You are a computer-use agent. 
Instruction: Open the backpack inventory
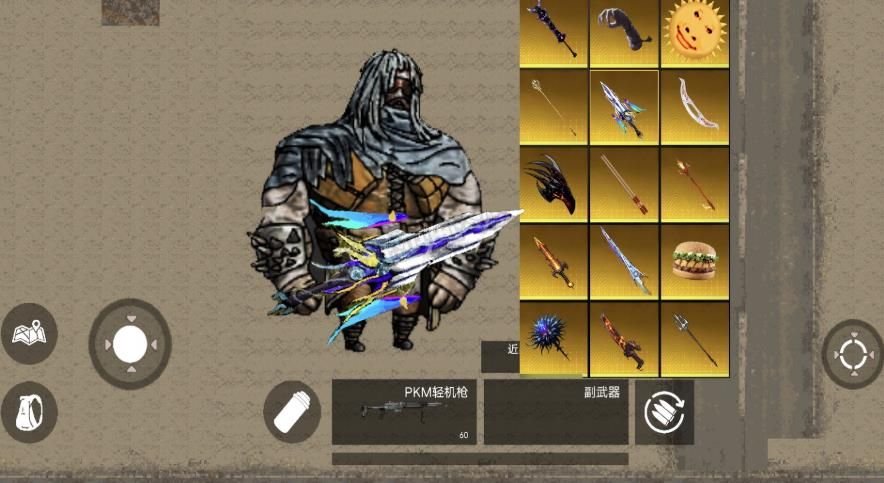point(29,411)
